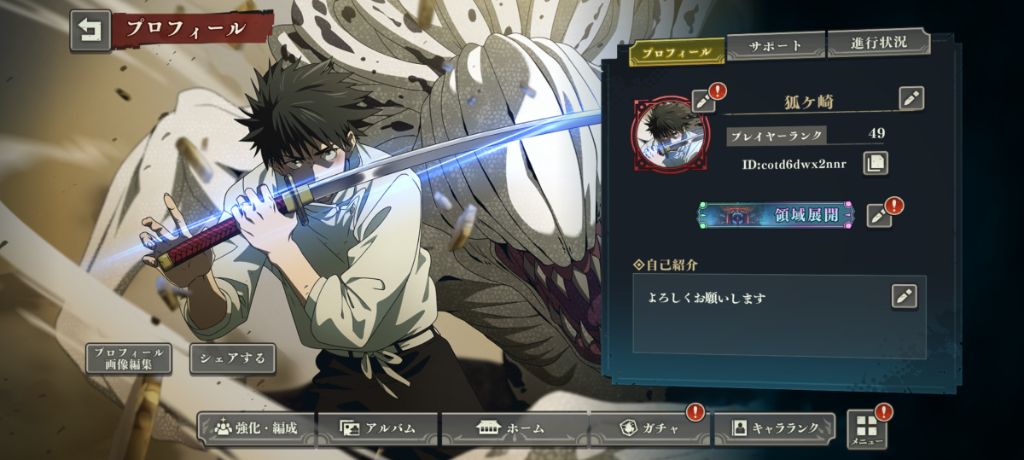Image resolution: width=1024 pixels, height=460 pixels.
Task: Tap the シェアする button
Action: [232, 358]
